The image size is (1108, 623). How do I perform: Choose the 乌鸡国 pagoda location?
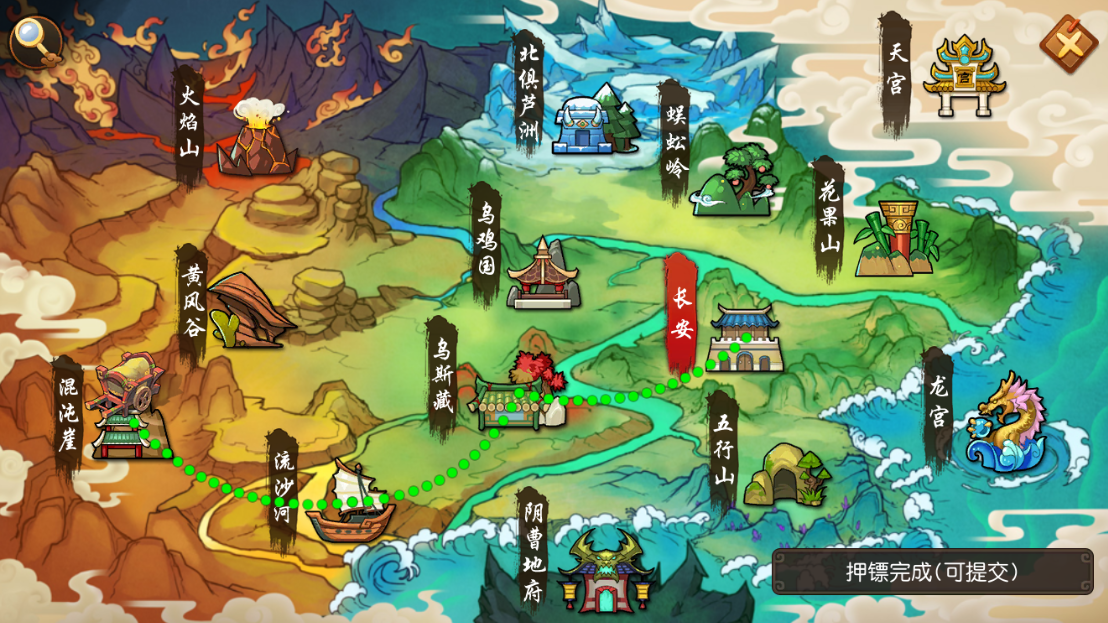[x=543, y=274]
